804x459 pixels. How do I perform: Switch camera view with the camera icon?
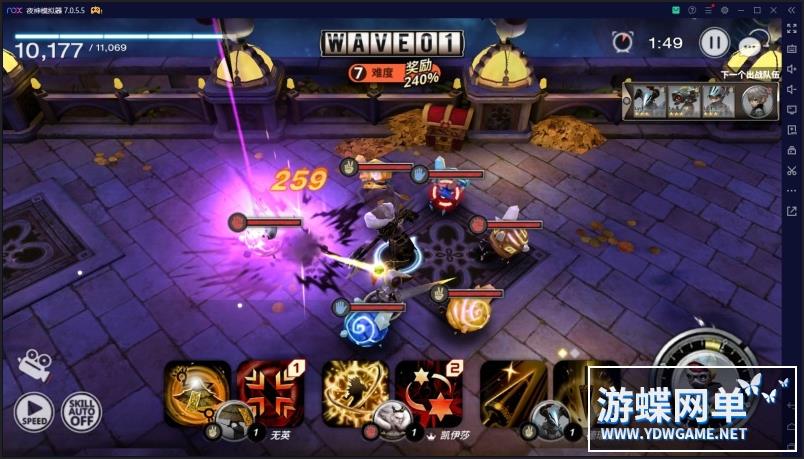tap(34, 363)
